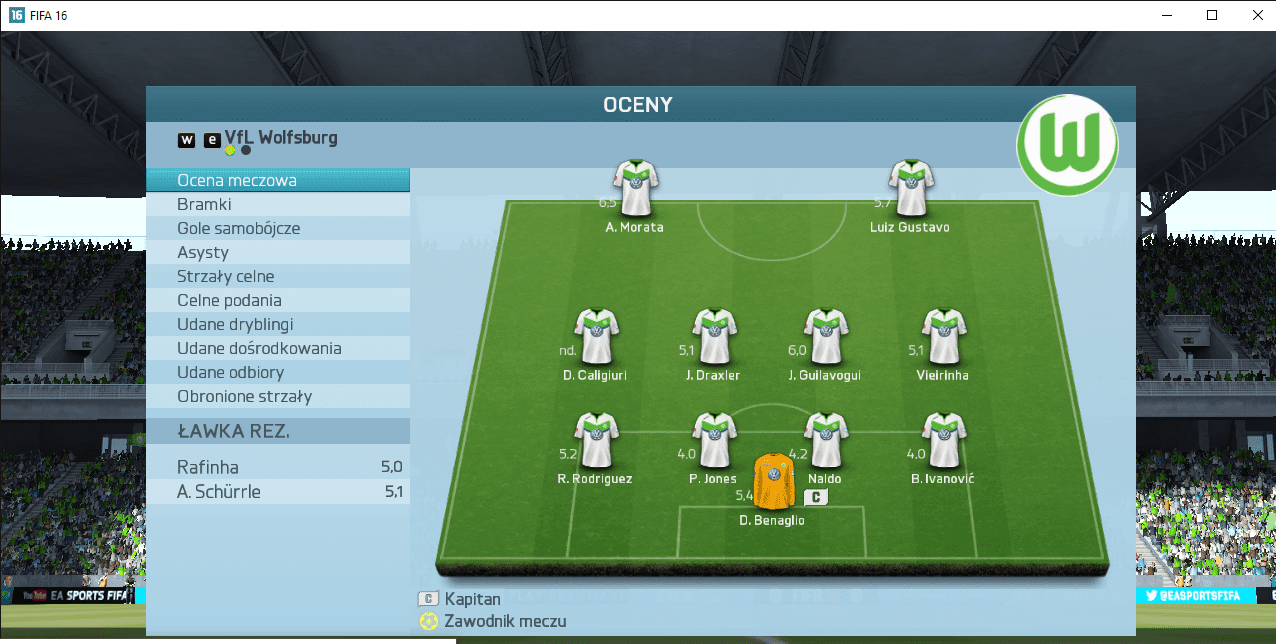Choose J. Draxler on the formation
1276x644 pixels.
tap(714, 337)
